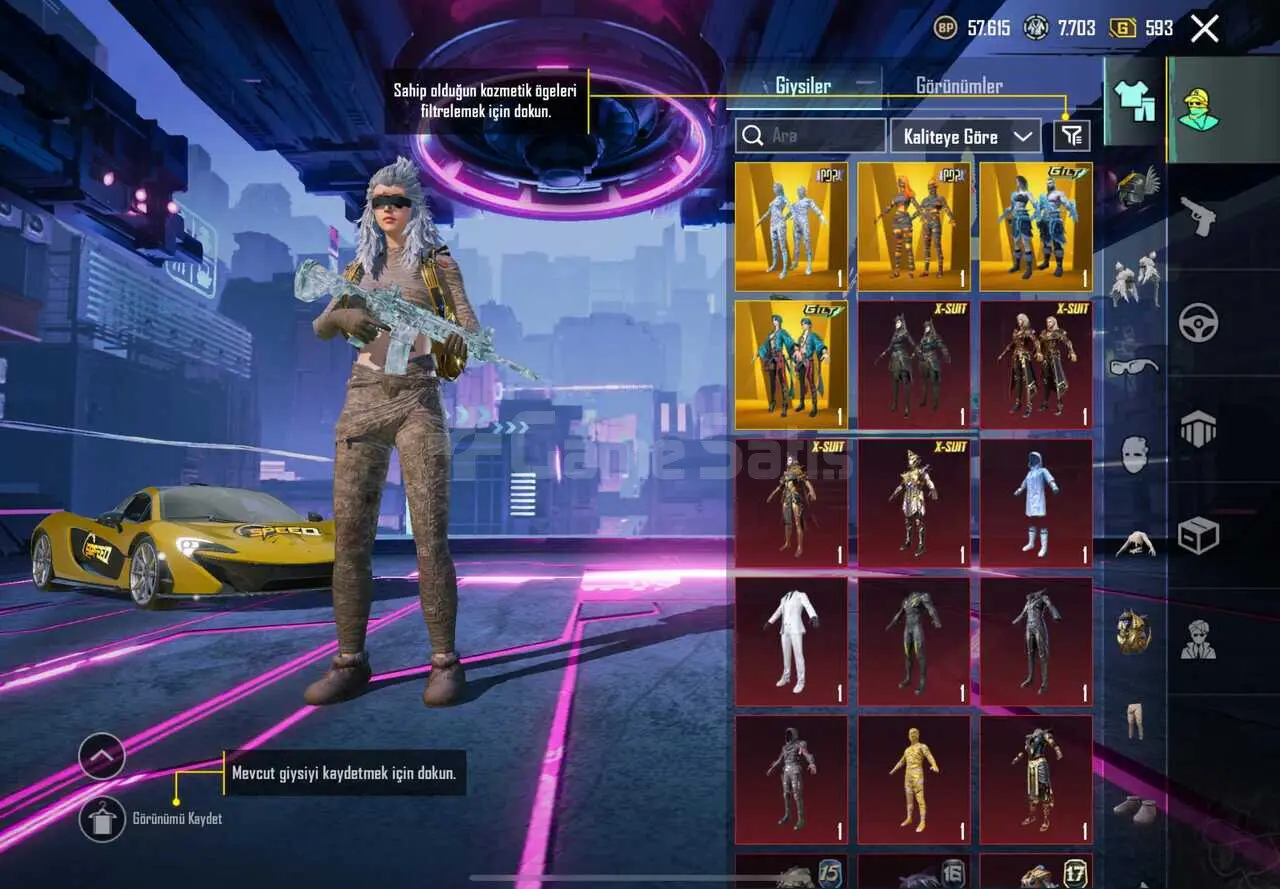Expand the up-arrow circle button
The image size is (1280, 889).
click(x=102, y=757)
